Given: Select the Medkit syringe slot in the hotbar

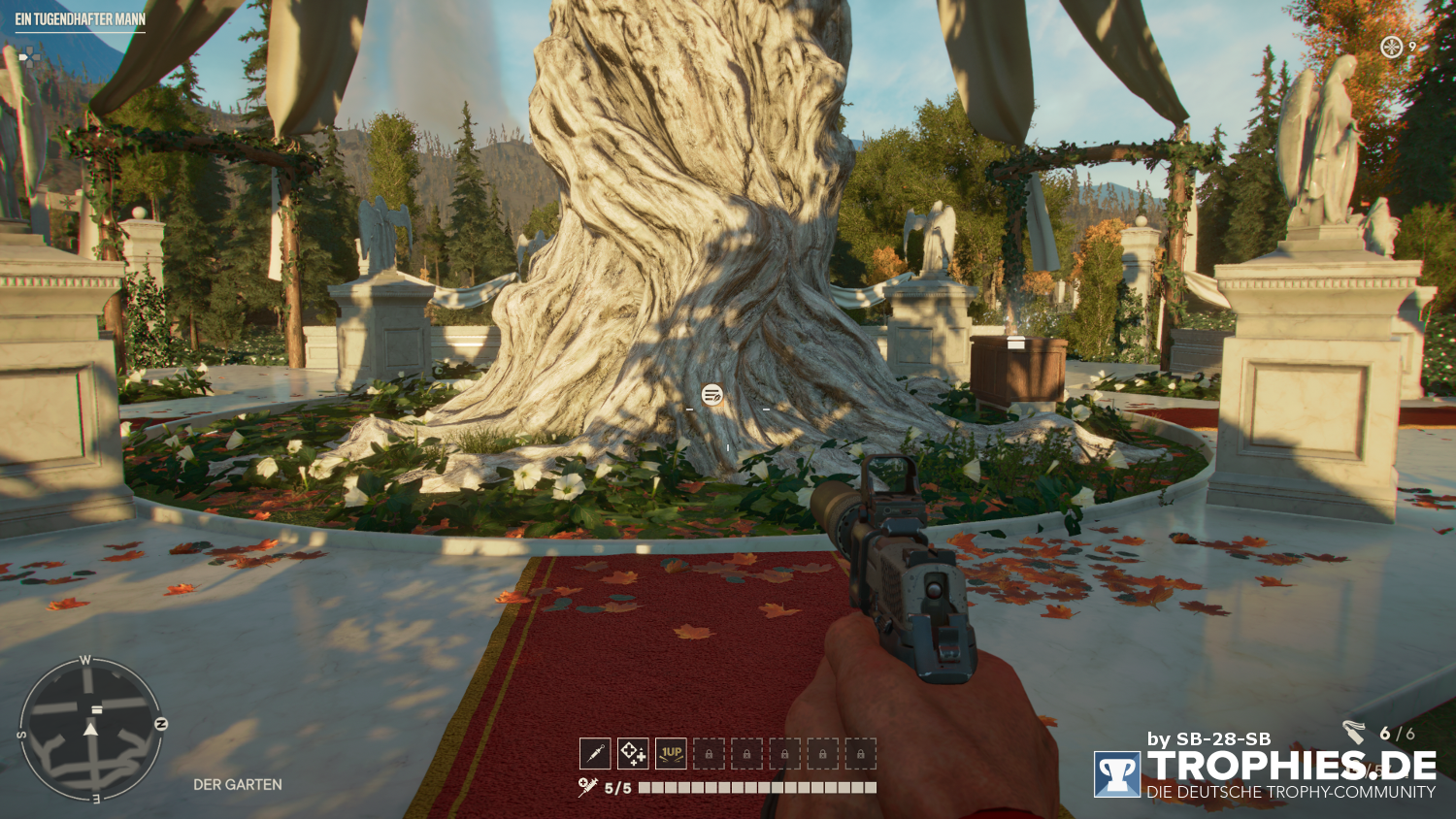Looking at the screenshot, I should (x=596, y=753).
